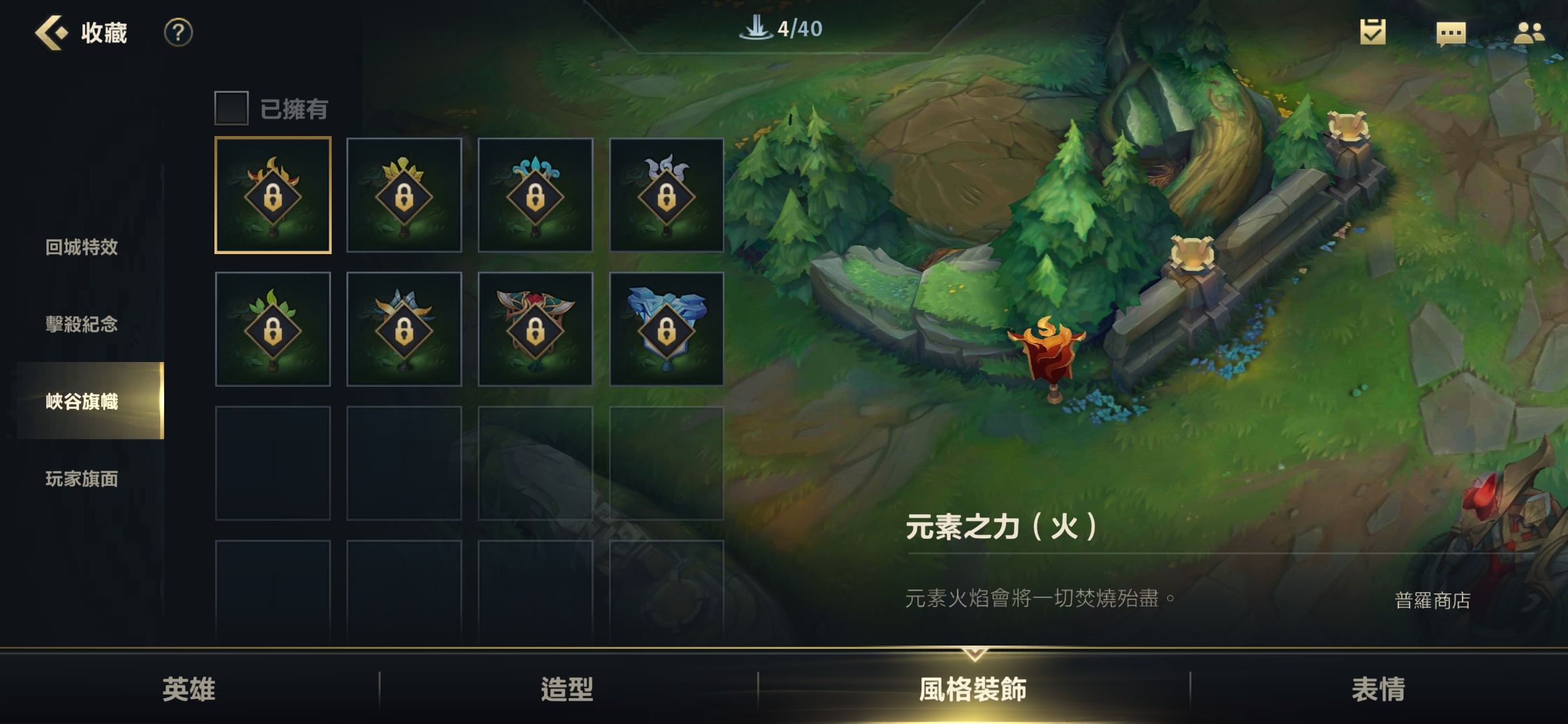The image size is (1568, 724).
Task: Select the 玩家旗面 sidebar category
Action: point(83,480)
